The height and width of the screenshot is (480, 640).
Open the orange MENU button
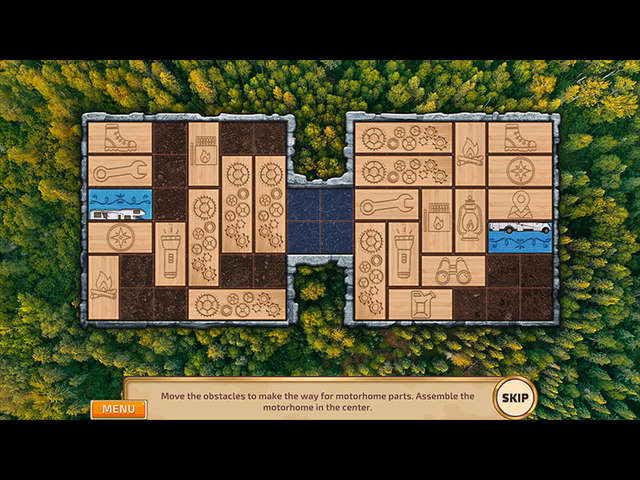(x=118, y=409)
